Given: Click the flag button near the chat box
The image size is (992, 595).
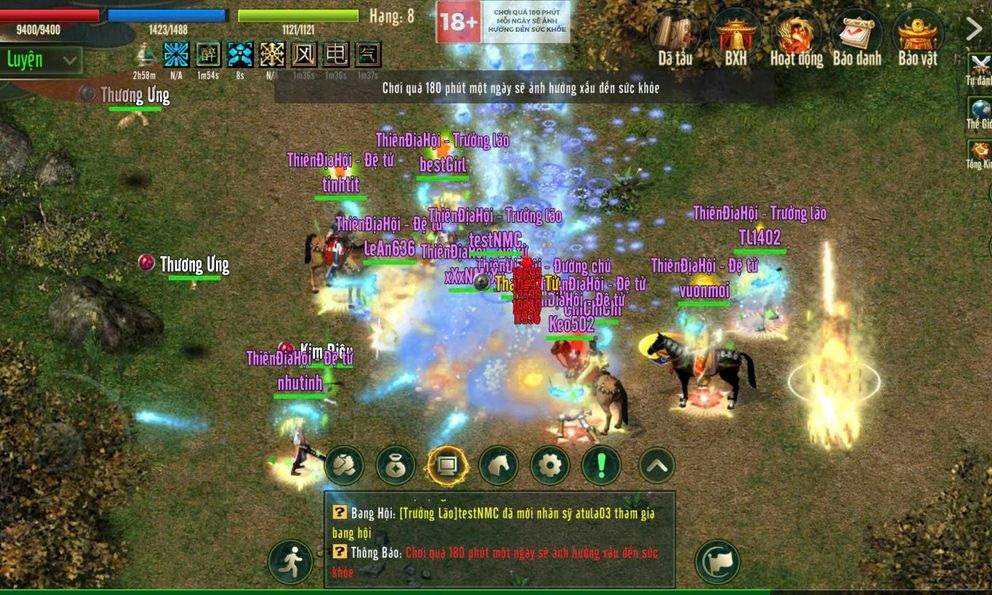Looking at the screenshot, I should pos(716,562).
